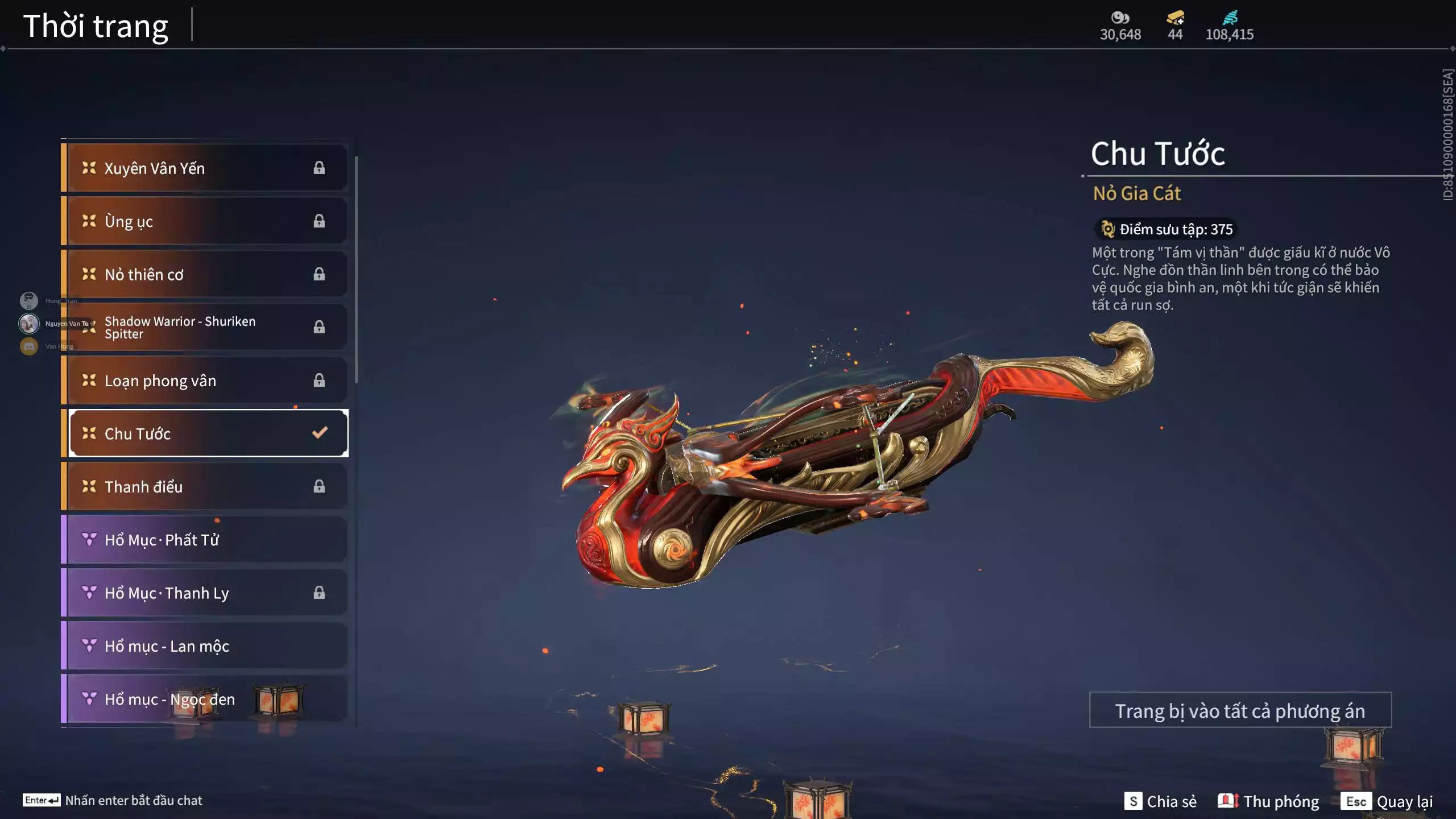Image resolution: width=1456 pixels, height=819 pixels.
Task: Share the skin with Chia sẻ
Action: (x=1161, y=801)
